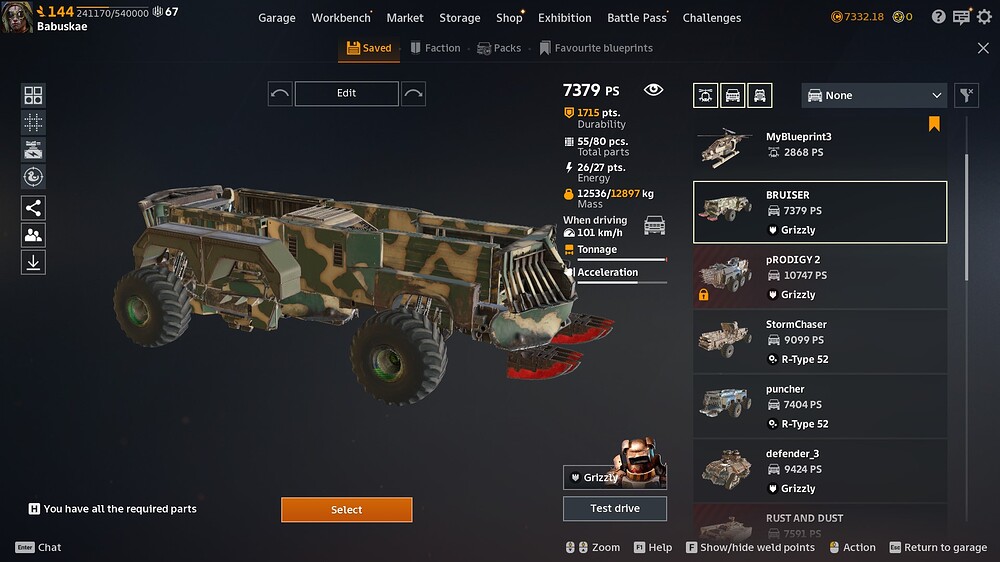The image size is (1000, 562).
Task: Open the Battle Pass screen
Action: pyautogui.click(x=637, y=18)
